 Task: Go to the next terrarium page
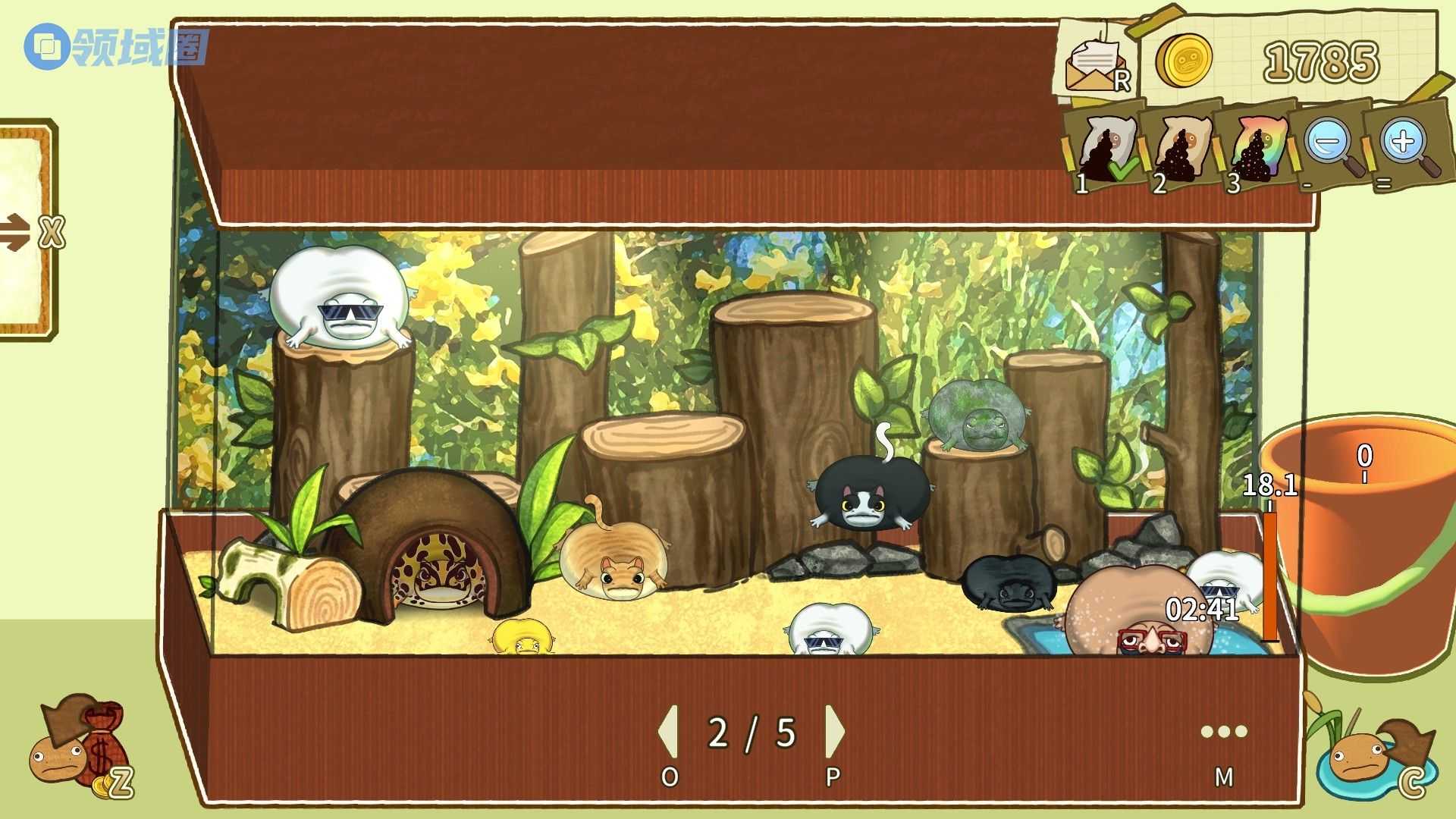[833, 731]
